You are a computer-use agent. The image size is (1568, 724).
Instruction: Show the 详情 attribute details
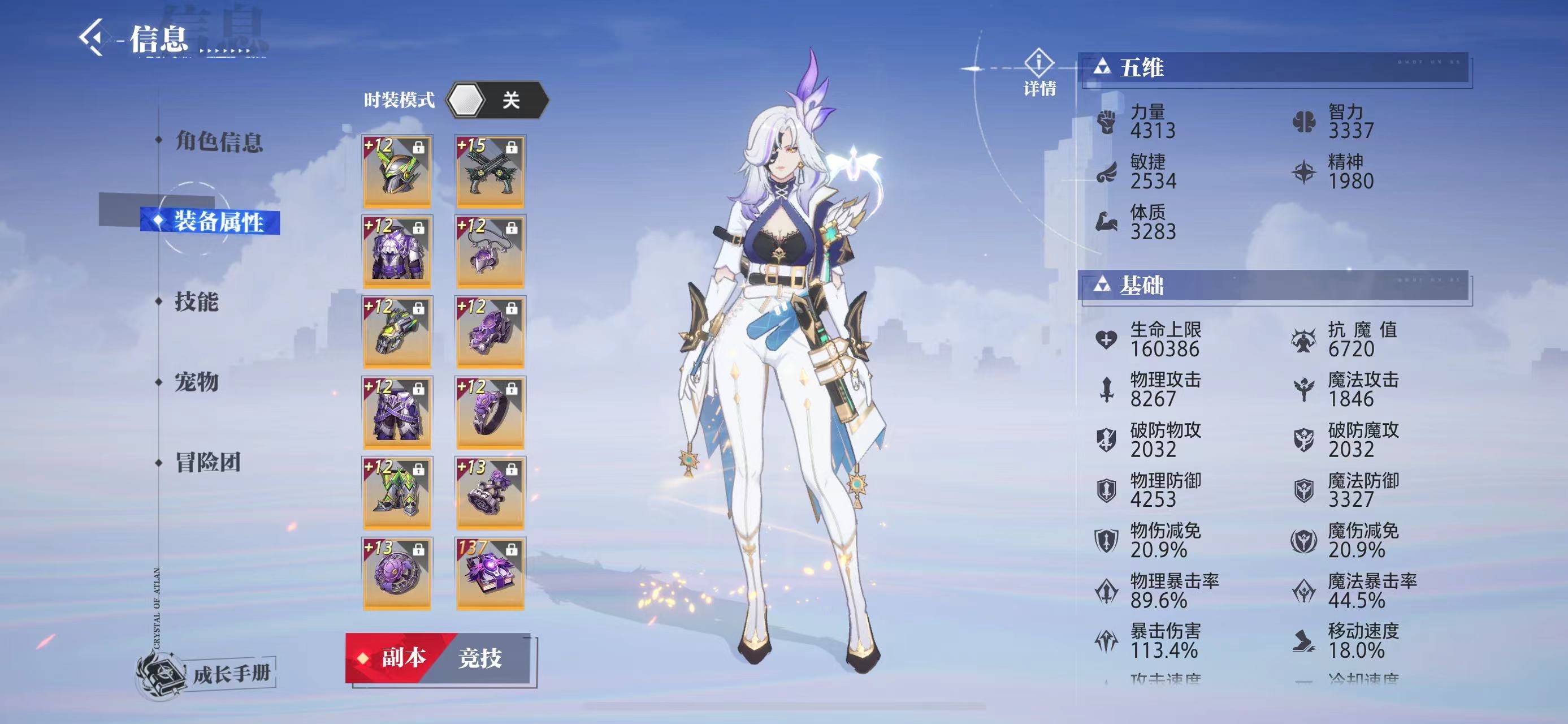[1039, 73]
